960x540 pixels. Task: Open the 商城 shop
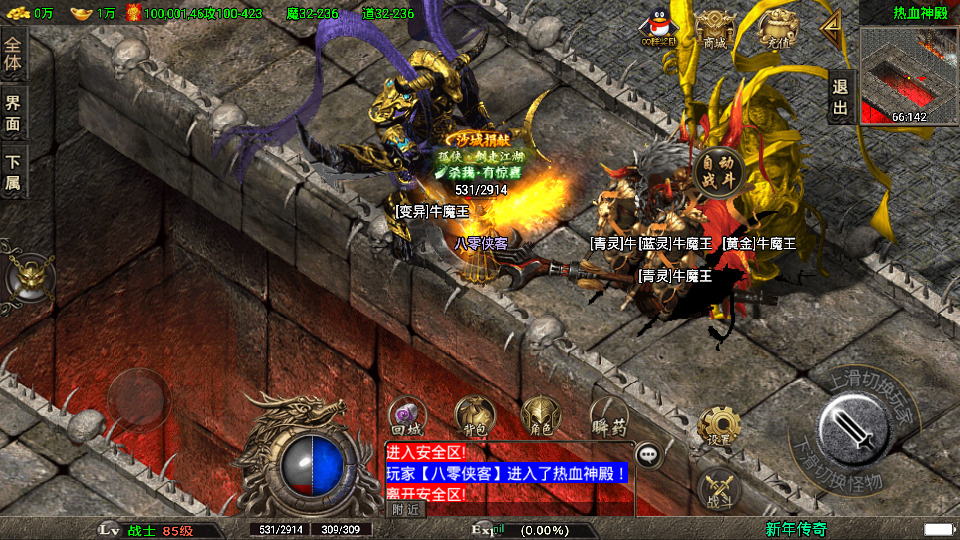click(x=714, y=28)
